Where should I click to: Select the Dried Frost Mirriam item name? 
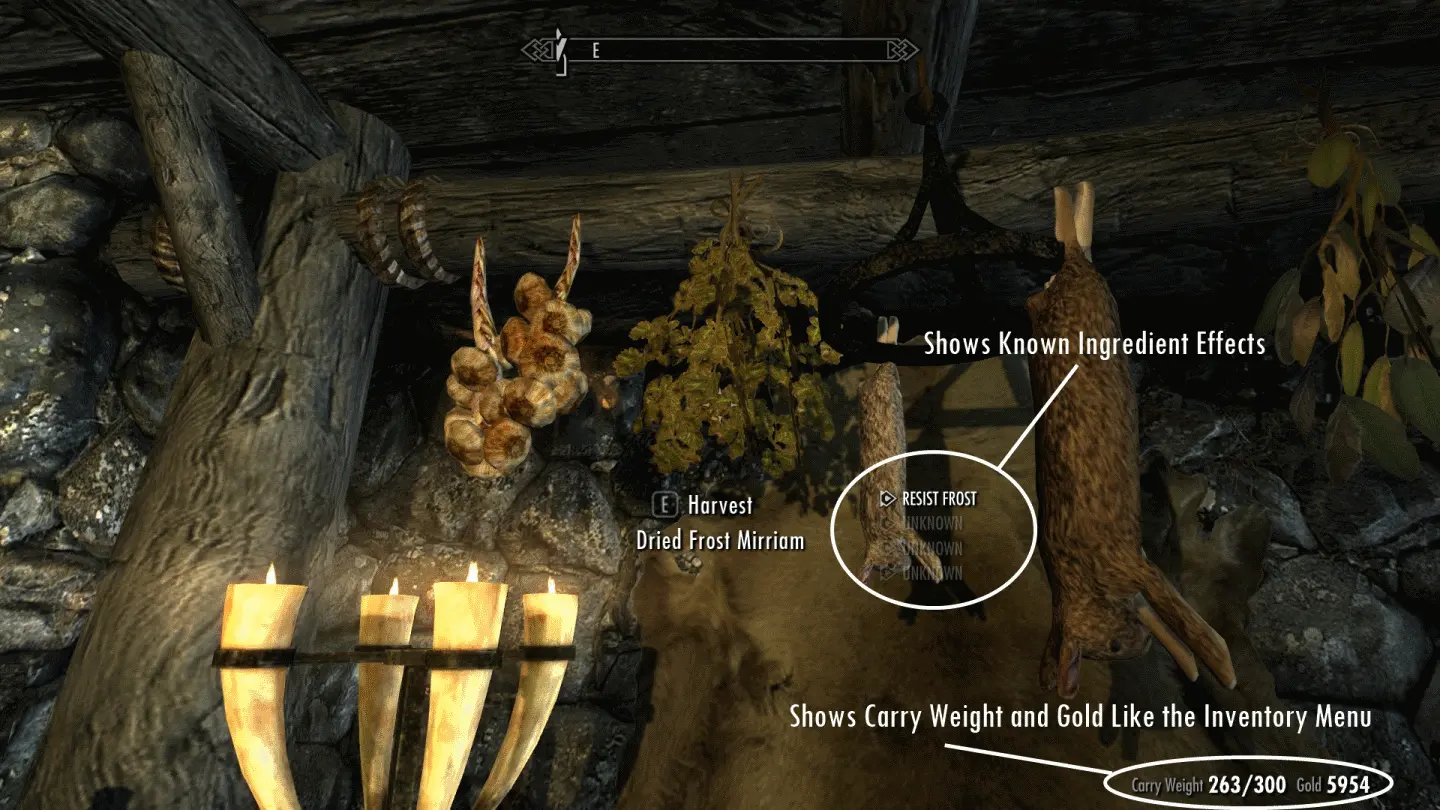coord(719,540)
